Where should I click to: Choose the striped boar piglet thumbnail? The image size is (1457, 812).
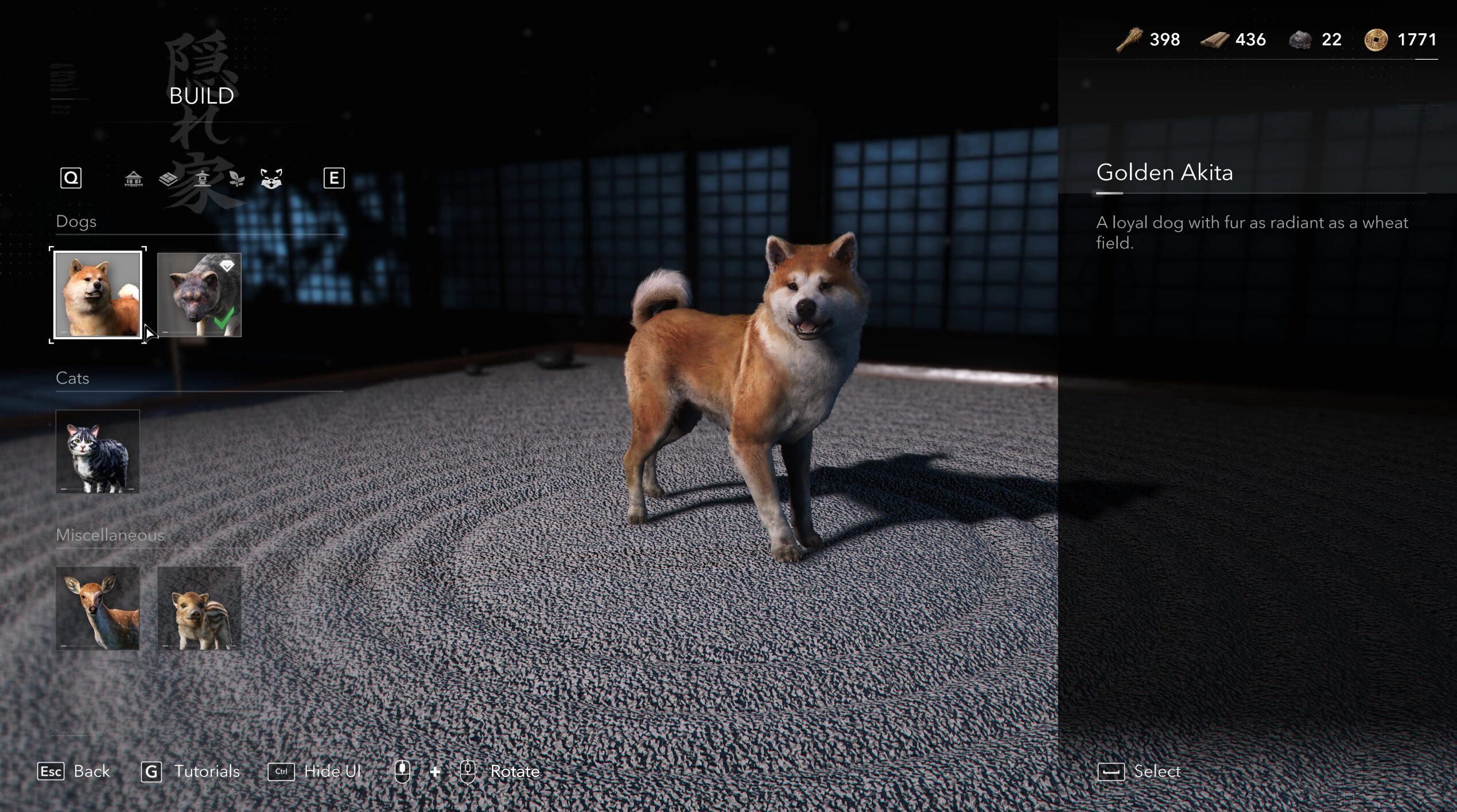[x=199, y=608]
